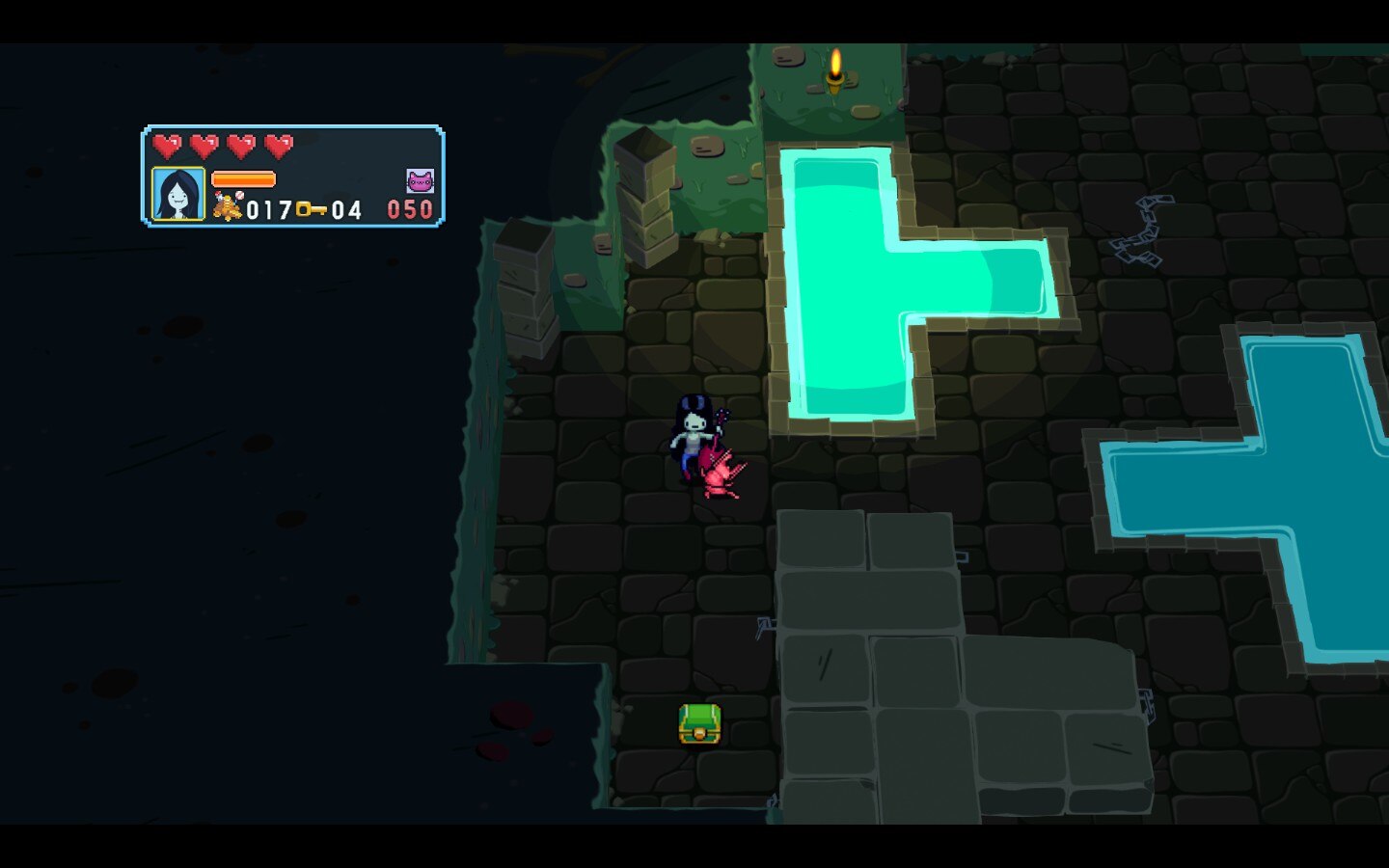
Task: Click the gold key icon
Action: (x=311, y=208)
